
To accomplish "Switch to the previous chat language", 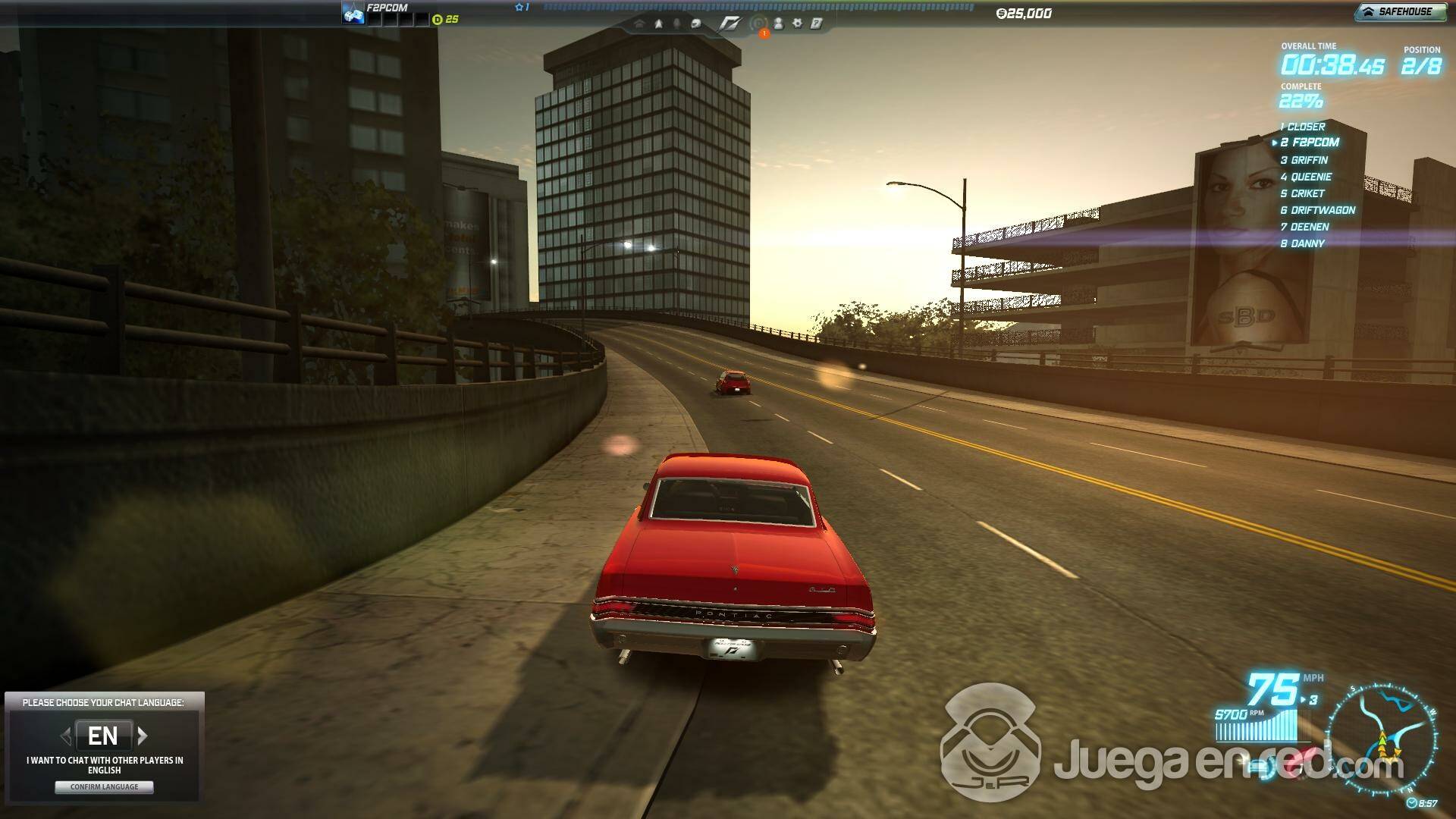I will [x=66, y=736].
